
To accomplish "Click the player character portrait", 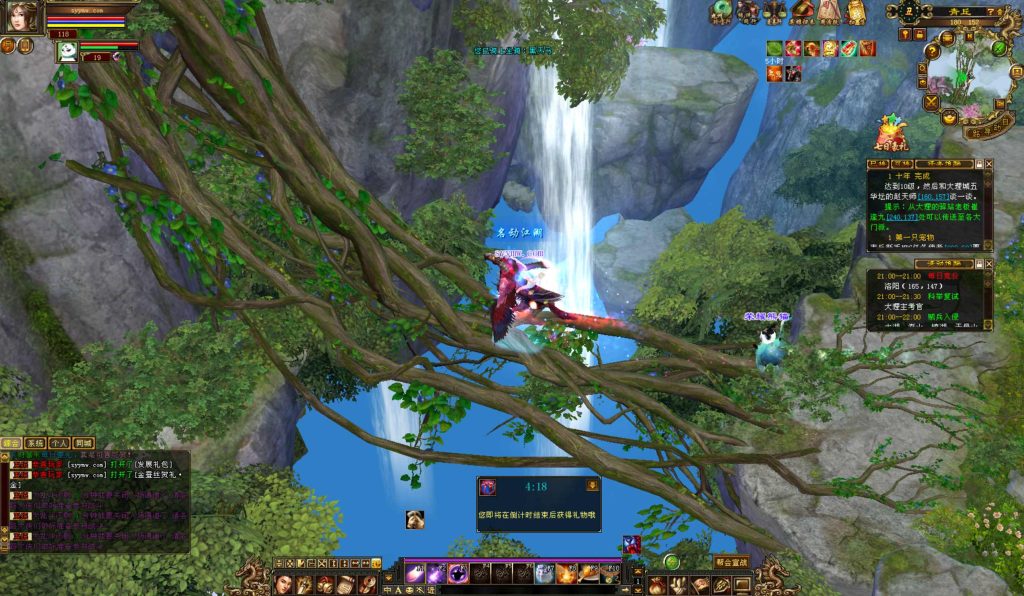I will [x=23, y=18].
